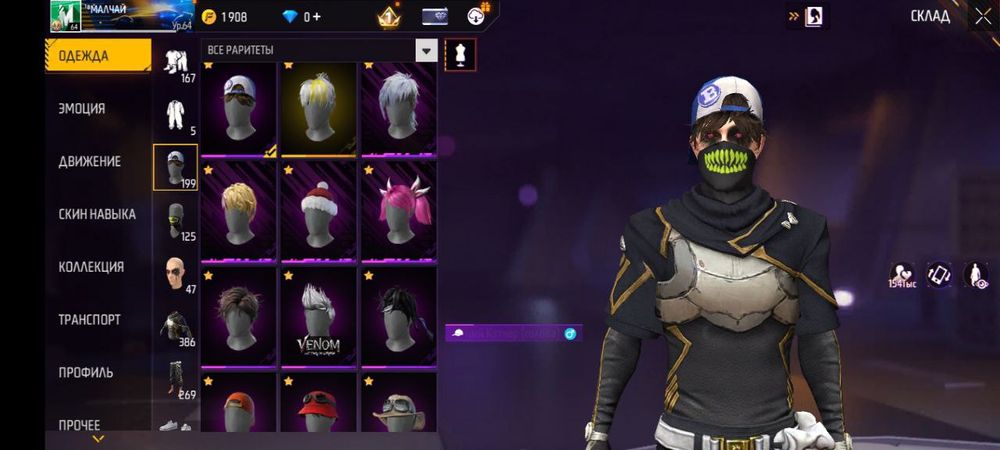1000x450 pixels.
Task: Switch to the ОДЕЖДА tab
Action: (x=83, y=56)
